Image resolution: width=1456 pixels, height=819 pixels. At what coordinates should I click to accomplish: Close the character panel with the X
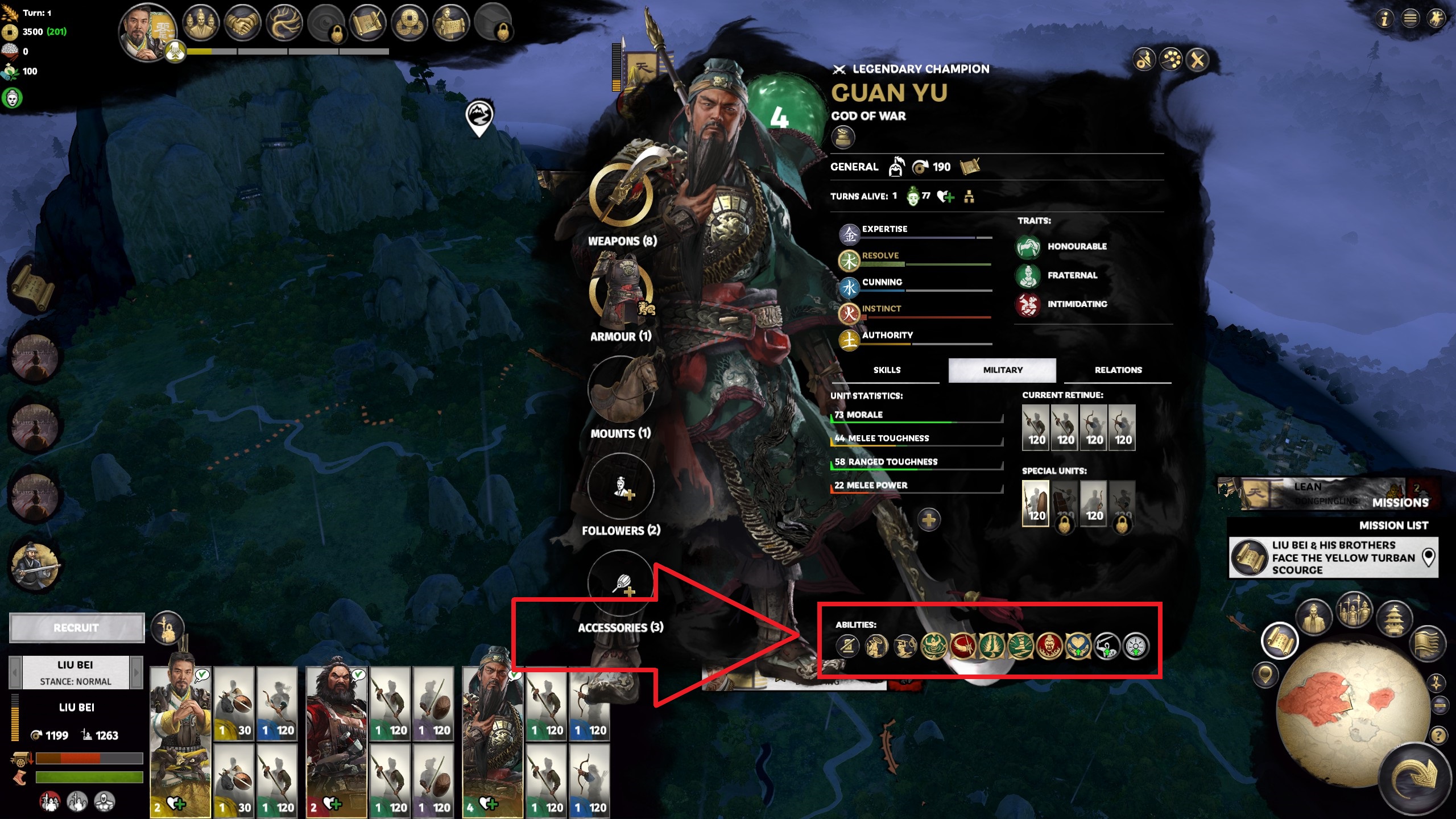[x=1197, y=60]
